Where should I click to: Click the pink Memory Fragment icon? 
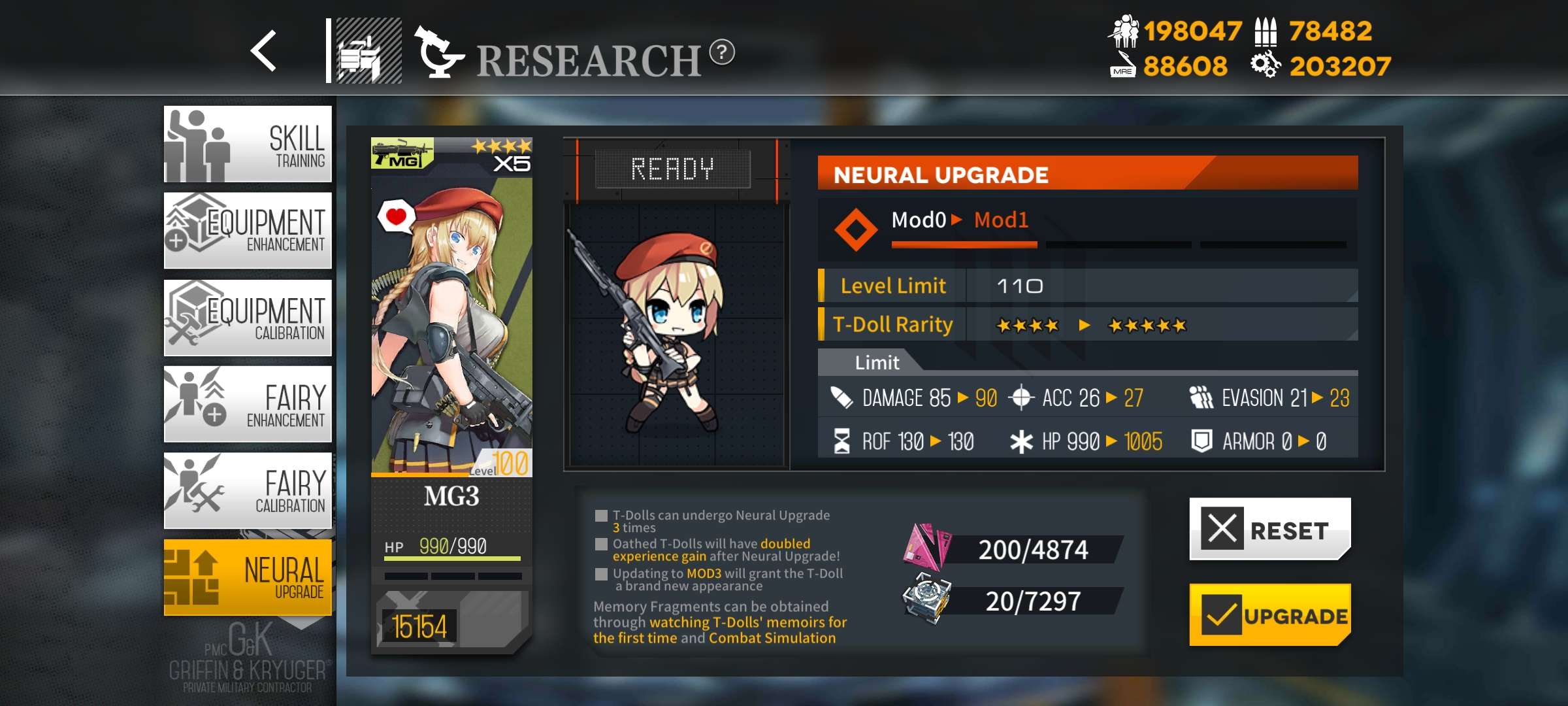click(926, 546)
